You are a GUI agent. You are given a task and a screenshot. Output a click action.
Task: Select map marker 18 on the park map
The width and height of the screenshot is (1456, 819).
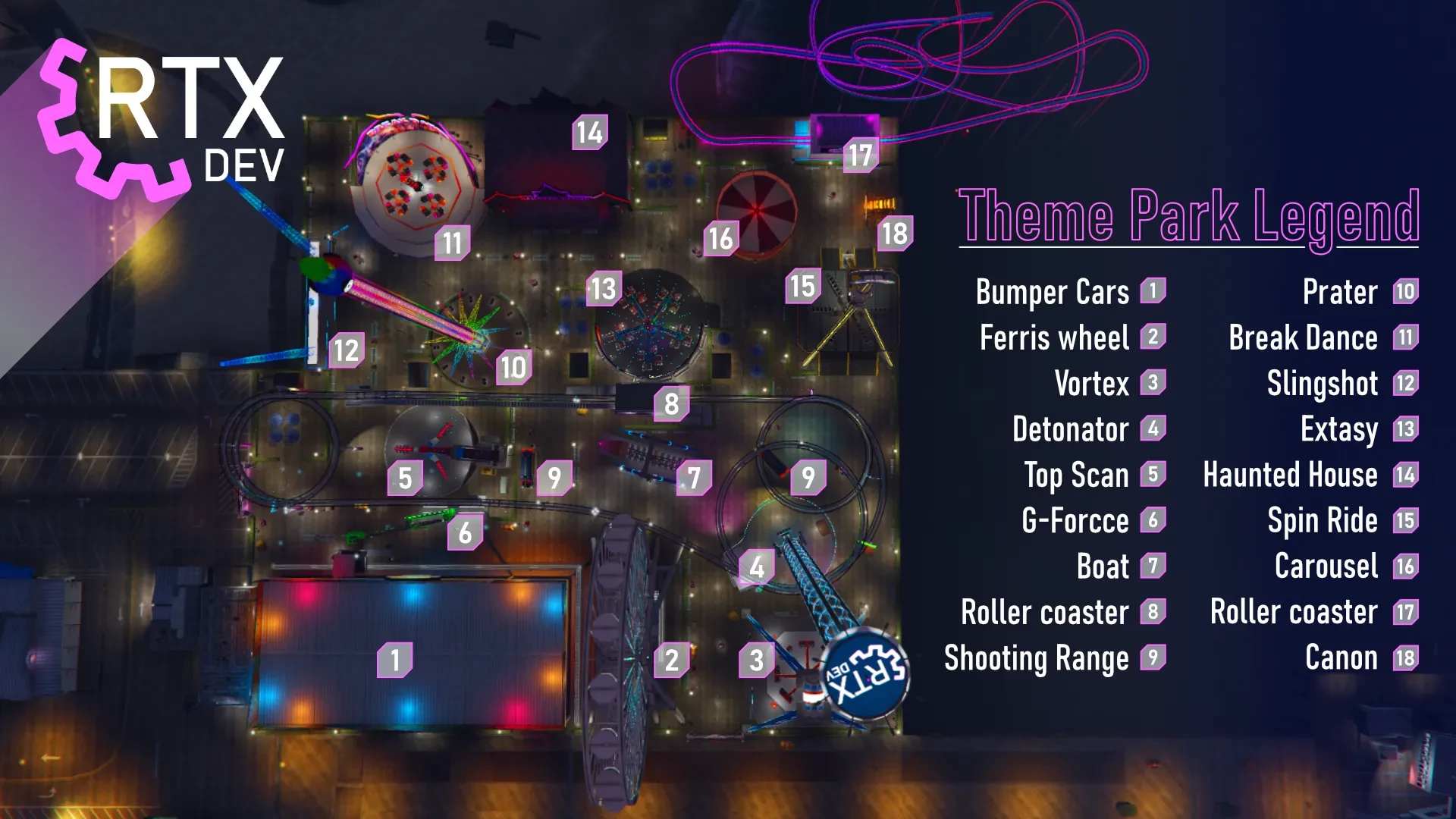pyautogui.click(x=895, y=233)
